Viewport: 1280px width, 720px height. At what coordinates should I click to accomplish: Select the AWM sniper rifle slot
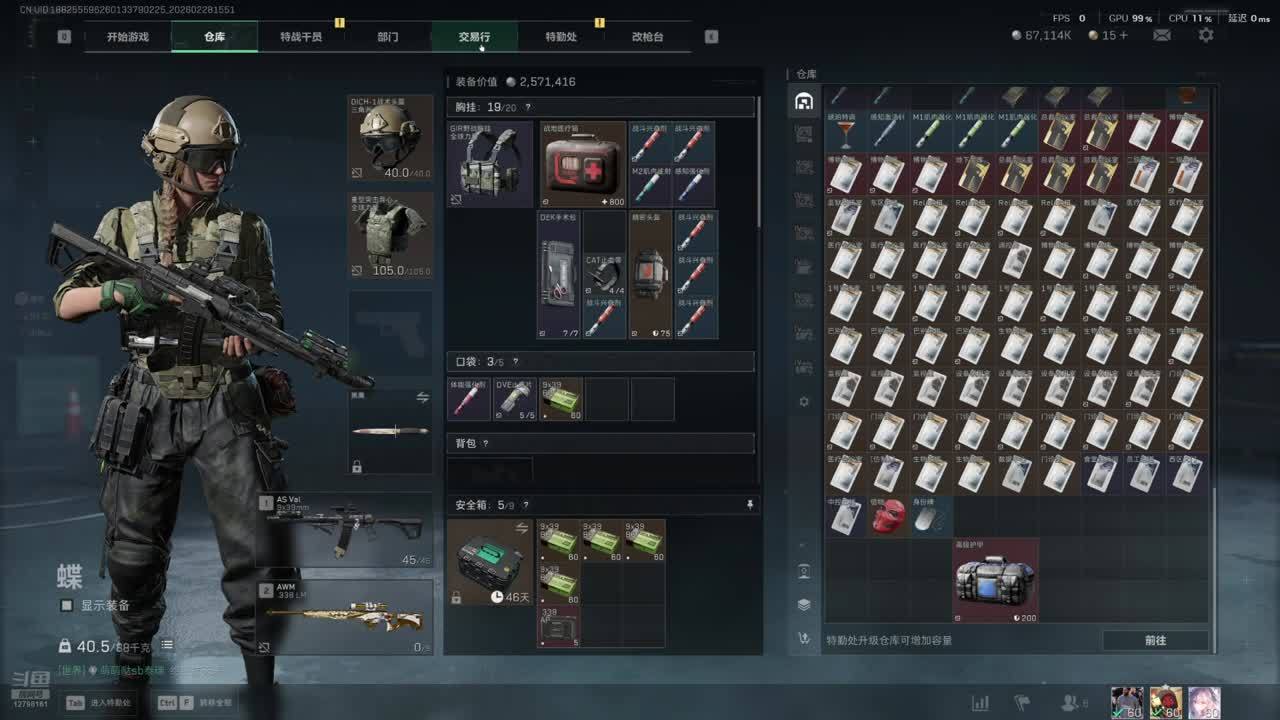(x=344, y=618)
